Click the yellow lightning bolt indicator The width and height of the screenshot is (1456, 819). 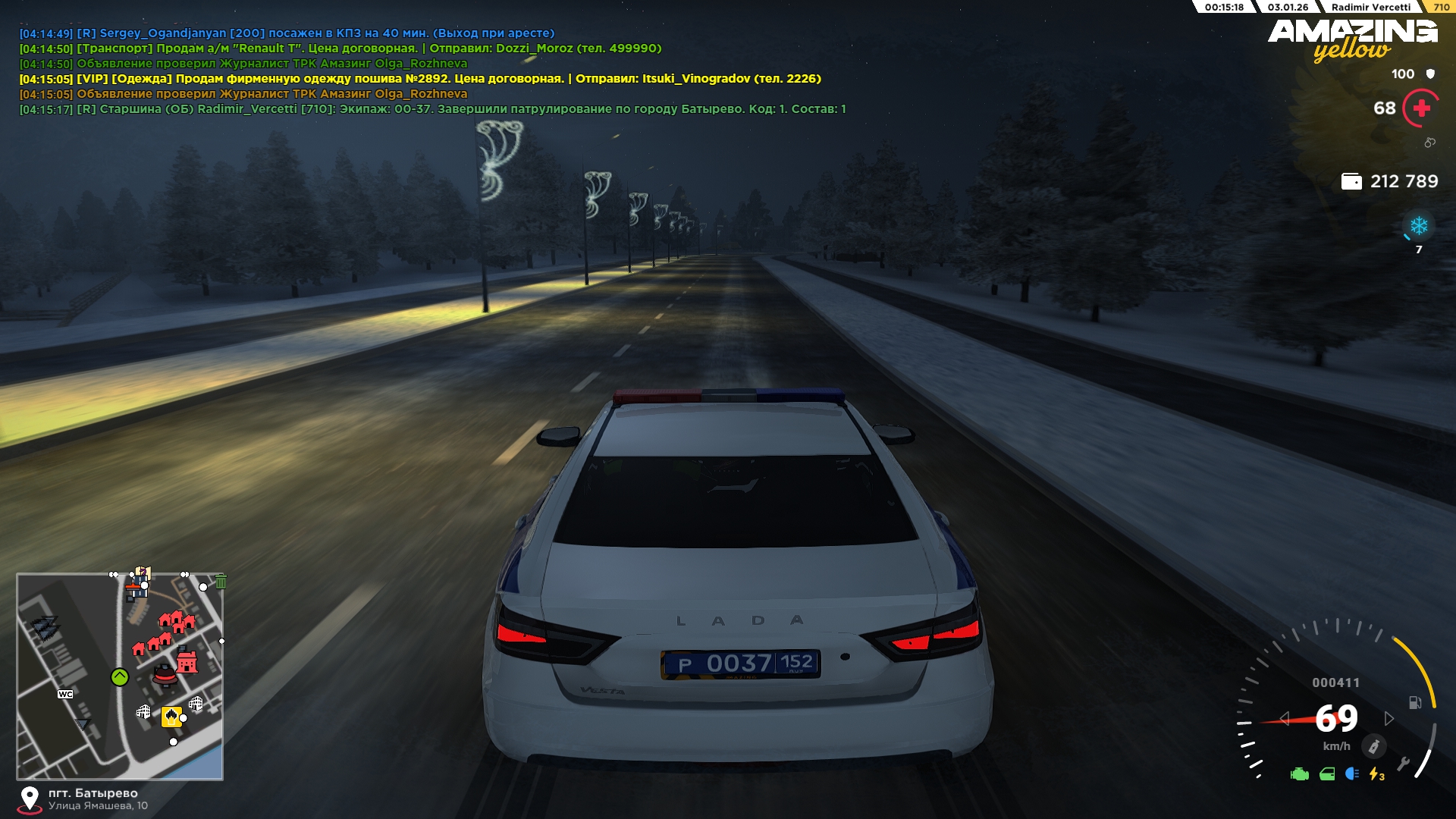[x=1376, y=774]
